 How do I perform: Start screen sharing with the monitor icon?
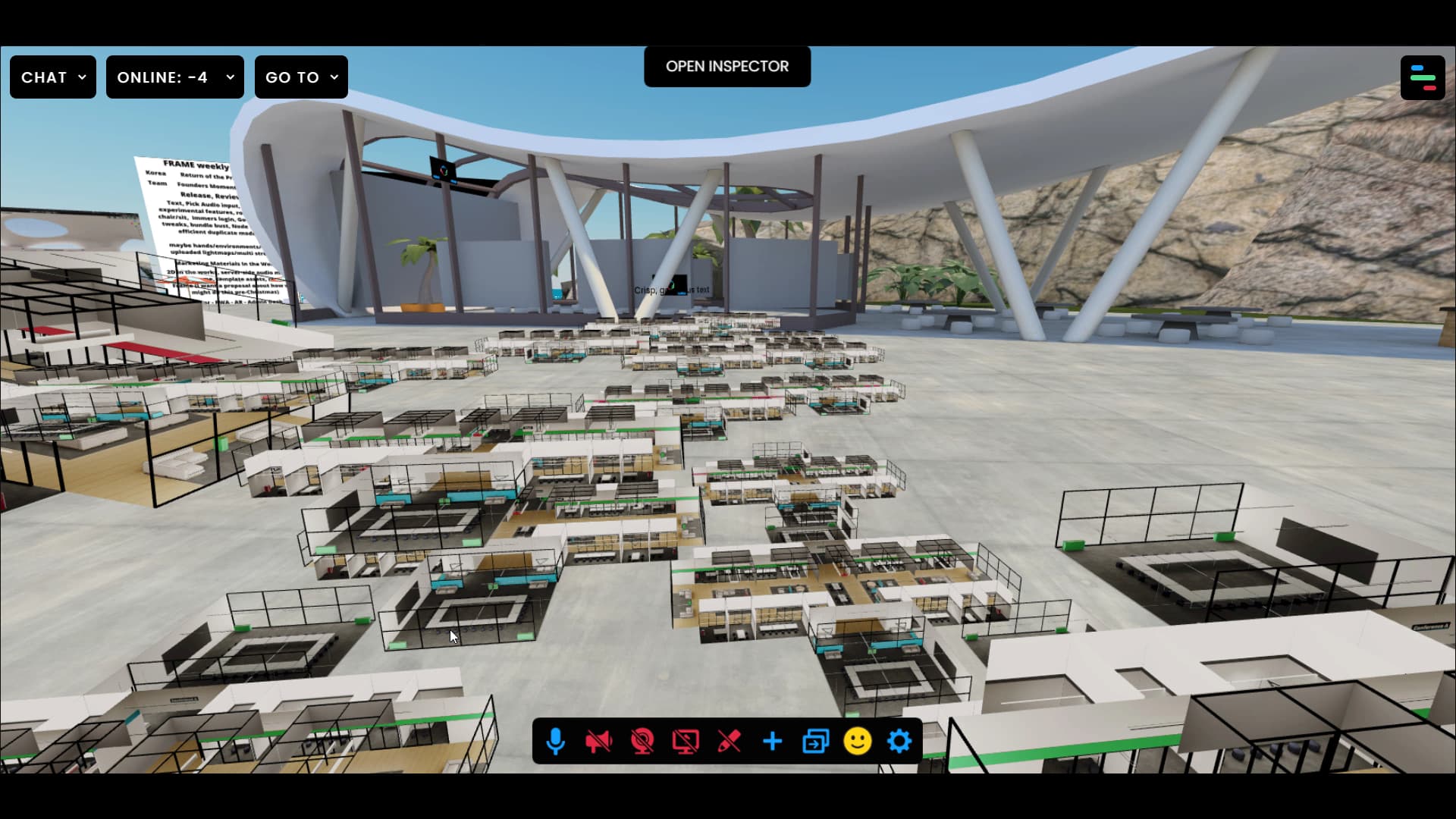[x=686, y=741]
